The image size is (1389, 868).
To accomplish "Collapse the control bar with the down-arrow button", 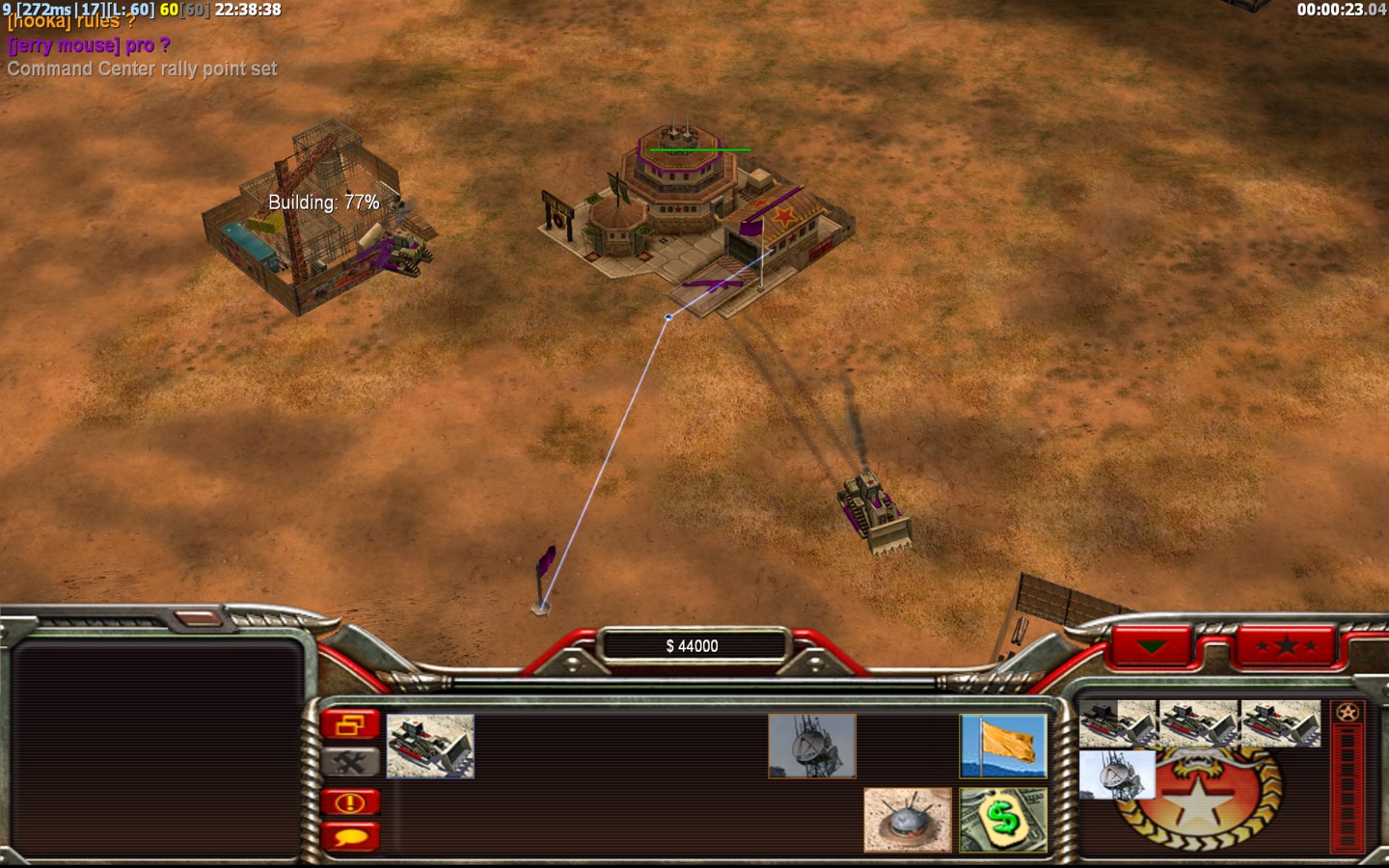I will 1152,646.
